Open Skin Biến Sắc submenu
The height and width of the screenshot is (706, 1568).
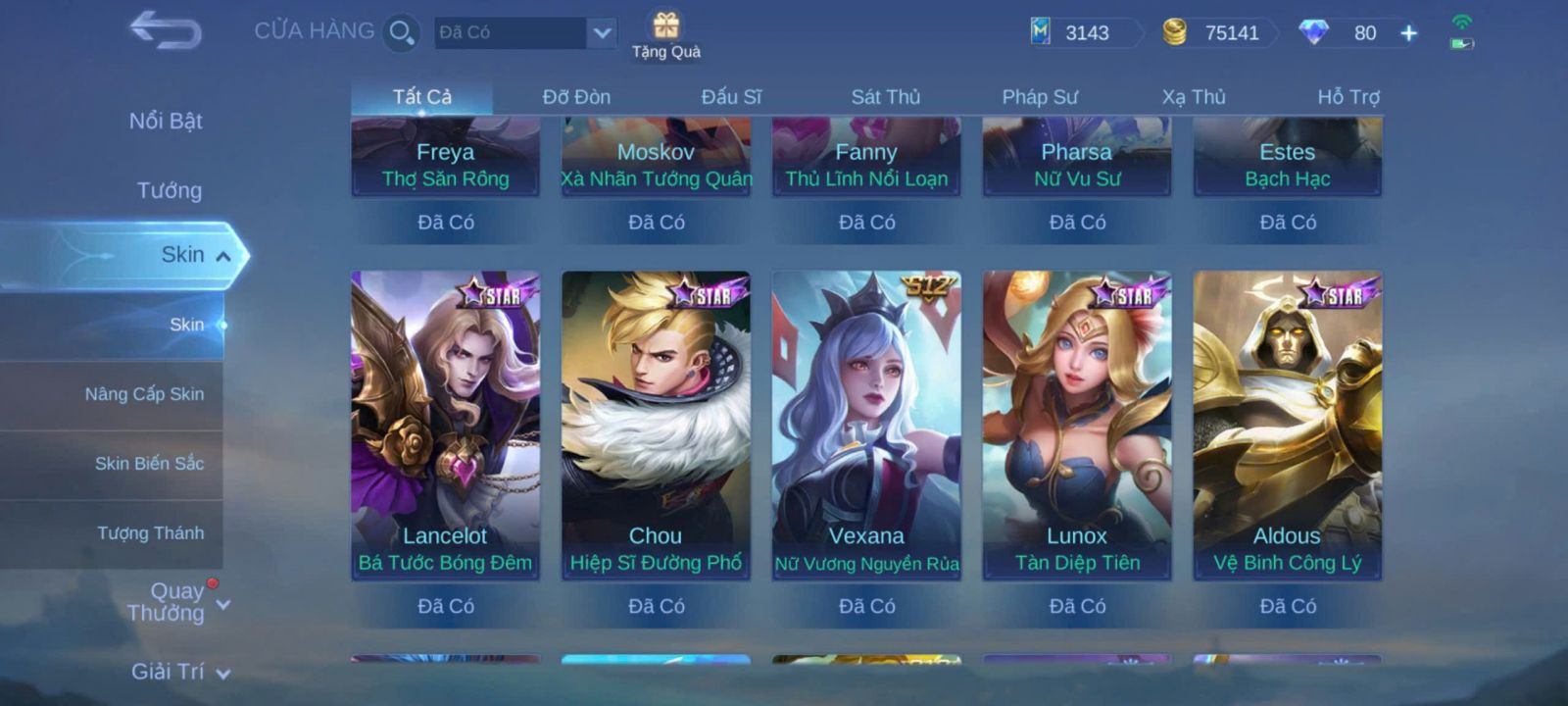(149, 464)
